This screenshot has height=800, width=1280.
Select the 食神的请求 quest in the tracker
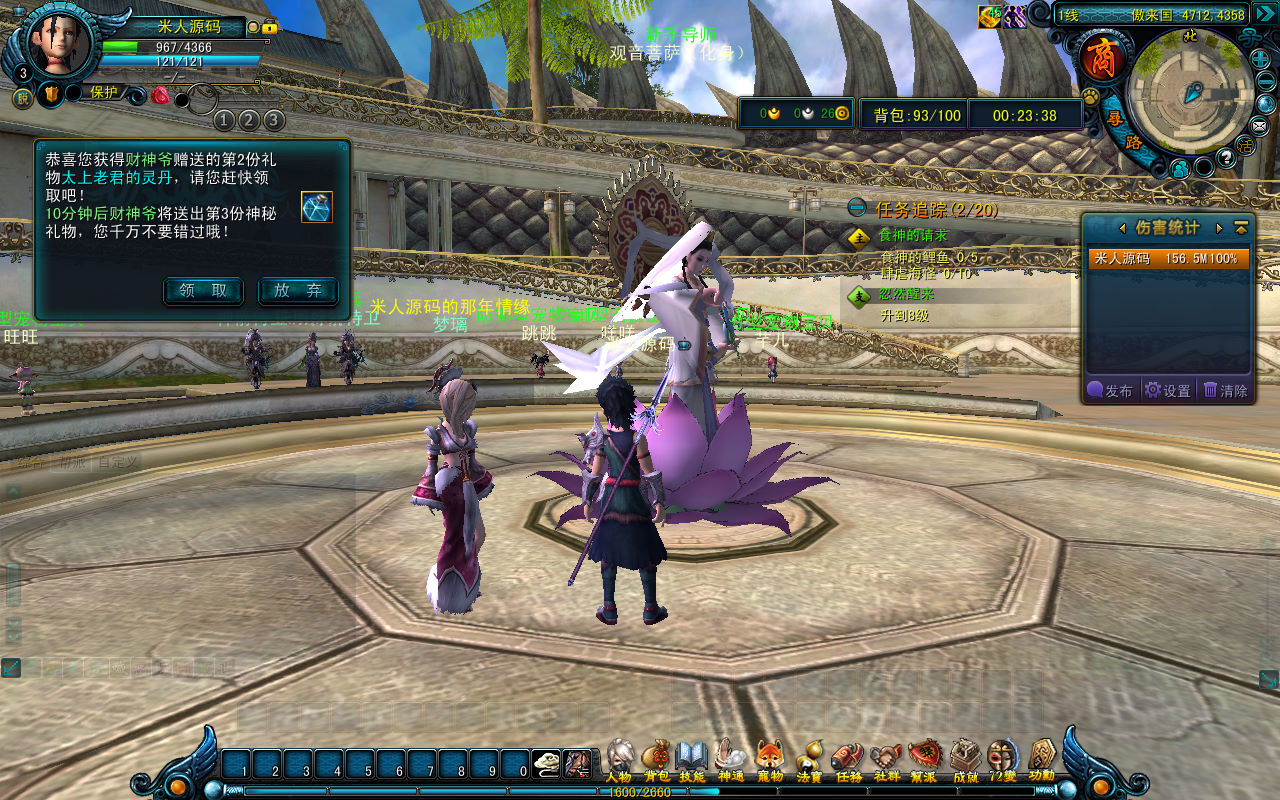point(912,236)
